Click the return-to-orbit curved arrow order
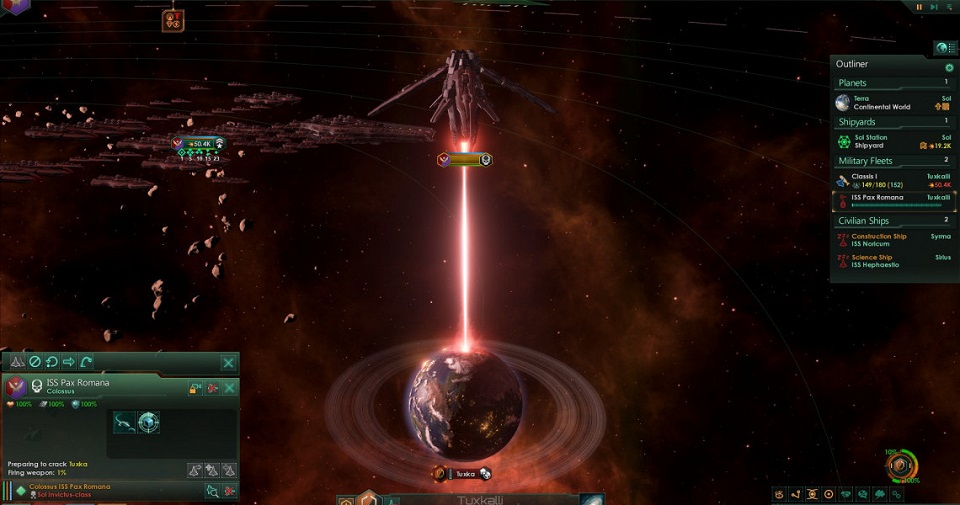Screen dimensions: 960x505 pos(87,361)
